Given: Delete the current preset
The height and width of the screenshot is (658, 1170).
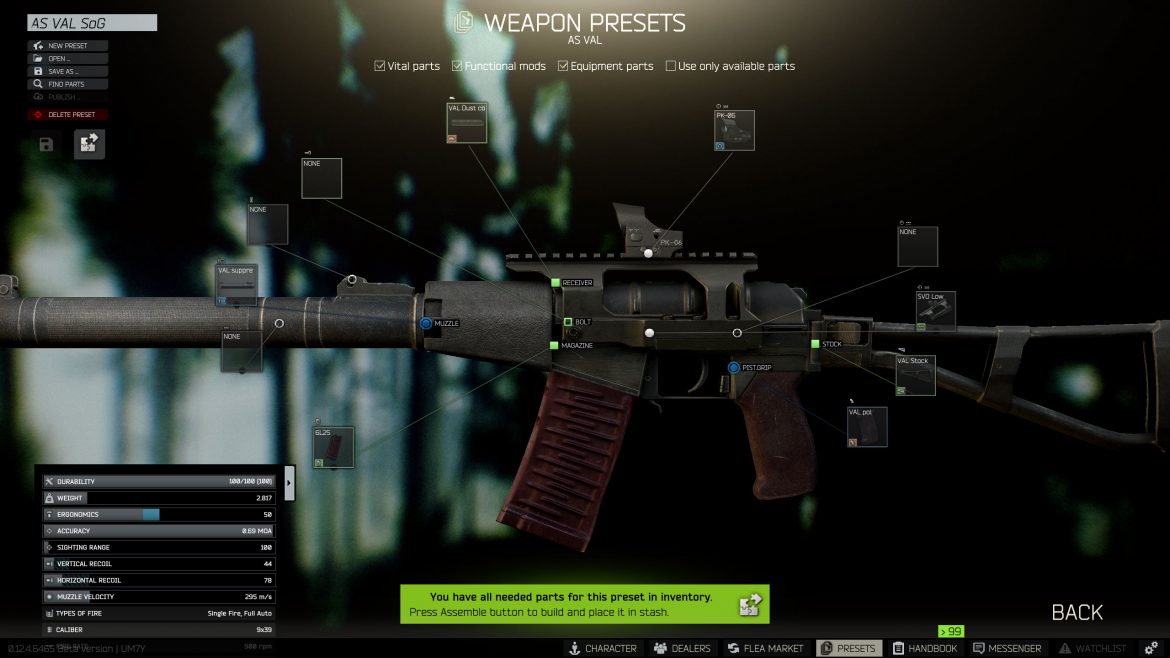Looking at the screenshot, I should [68, 115].
